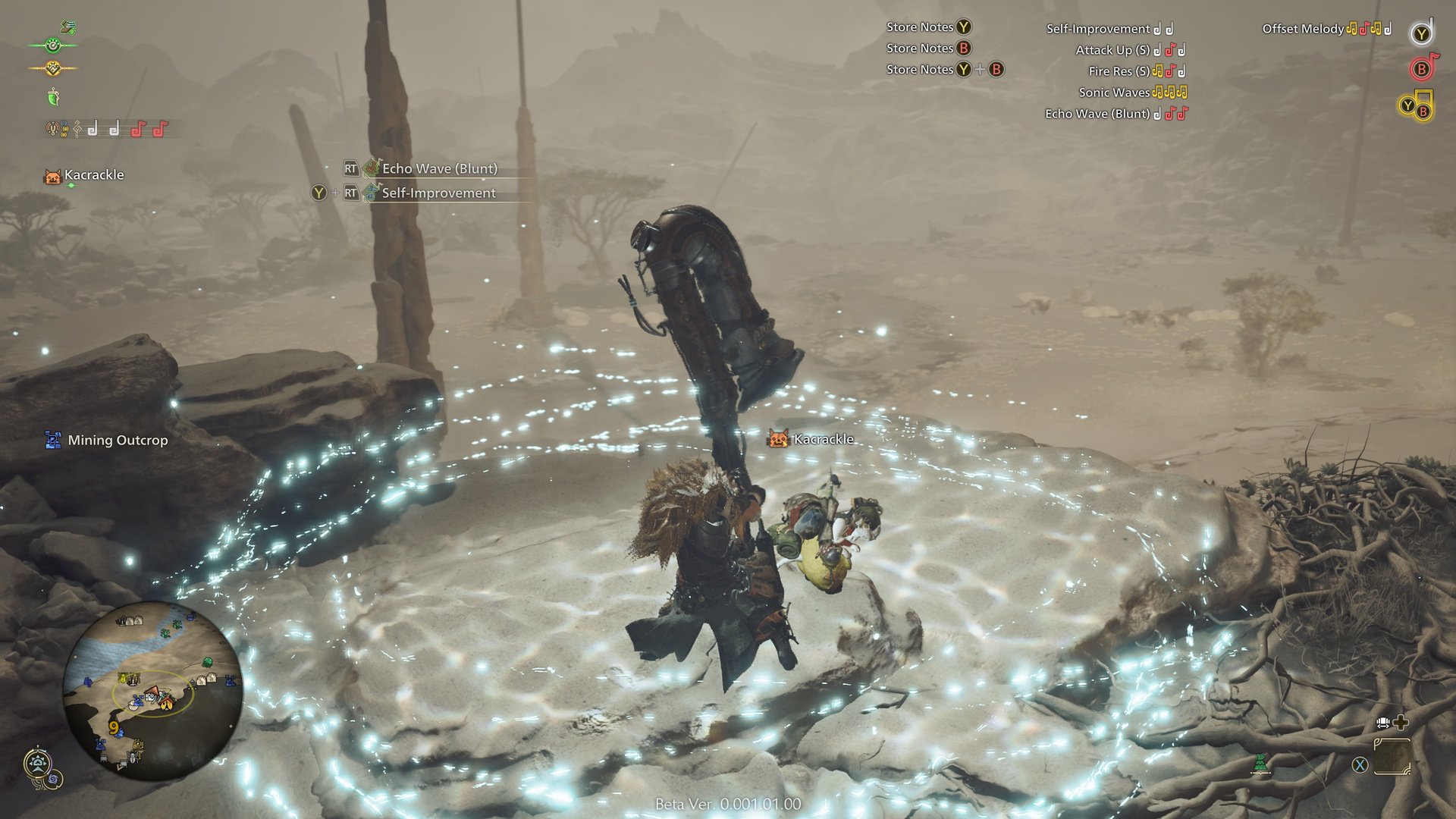Click the green hand-and-note status icon
Screen dimensions: 1456x819
[68, 27]
